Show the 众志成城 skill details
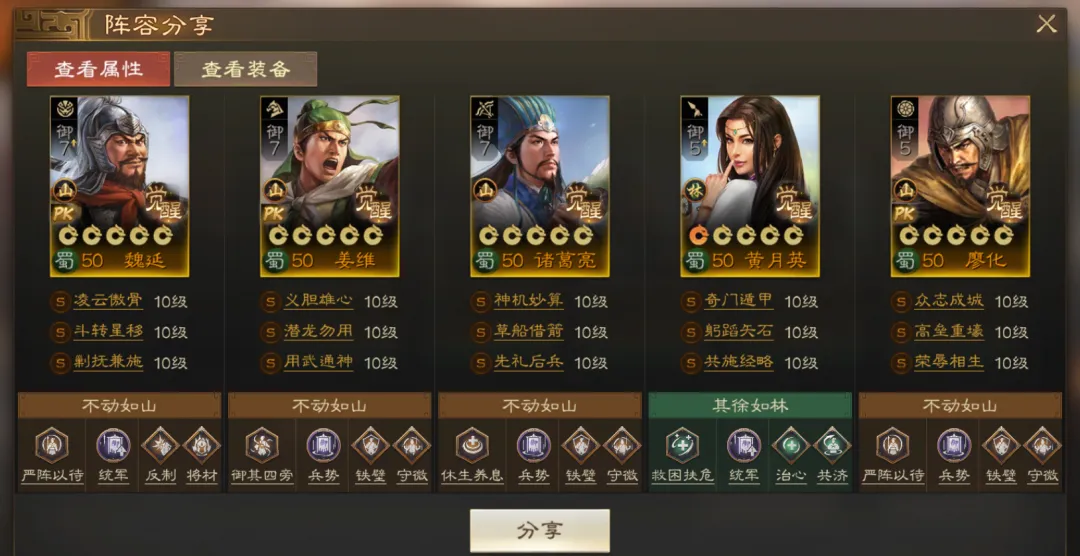 pos(948,301)
